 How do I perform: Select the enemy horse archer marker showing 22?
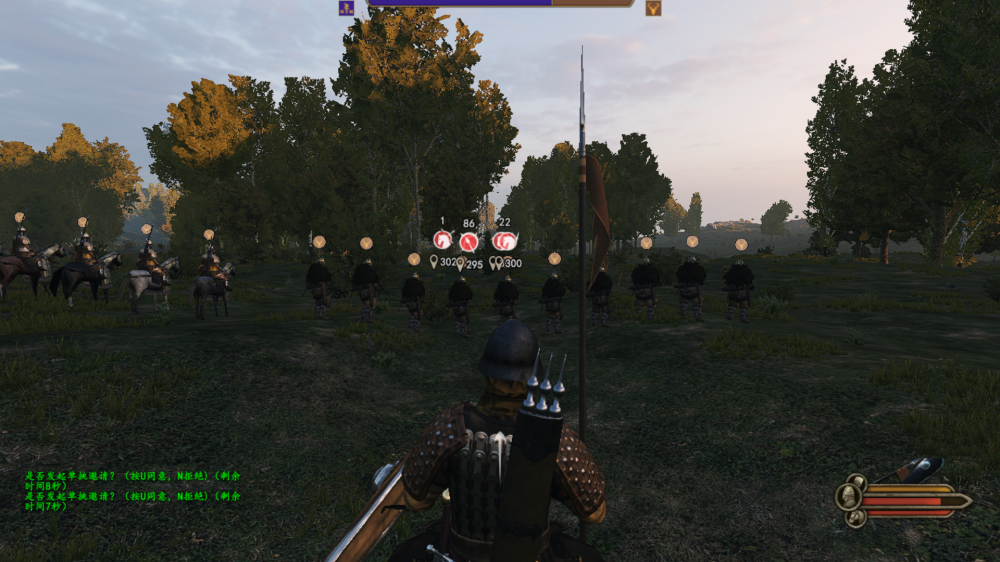[x=504, y=241]
